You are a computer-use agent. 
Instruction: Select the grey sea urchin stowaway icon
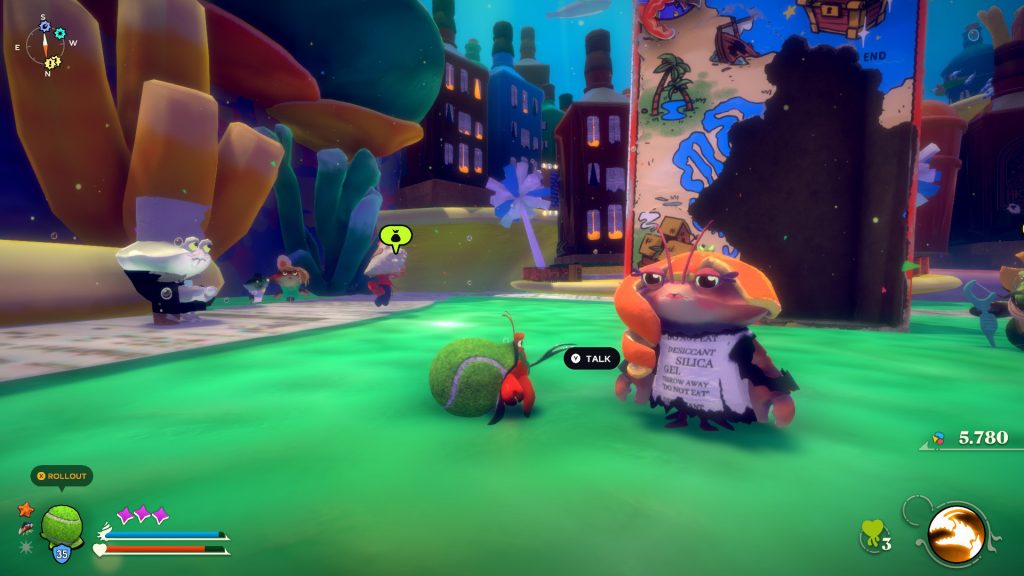[26, 546]
